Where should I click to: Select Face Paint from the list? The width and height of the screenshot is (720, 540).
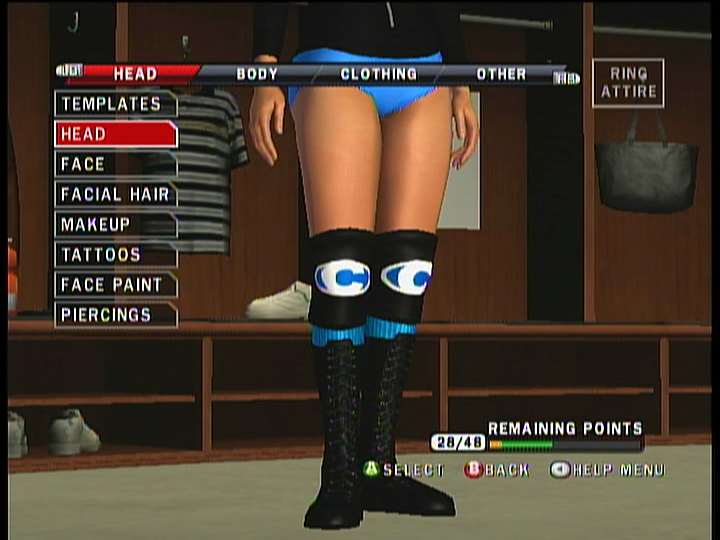pyautogui.click(x=114, y=284)
